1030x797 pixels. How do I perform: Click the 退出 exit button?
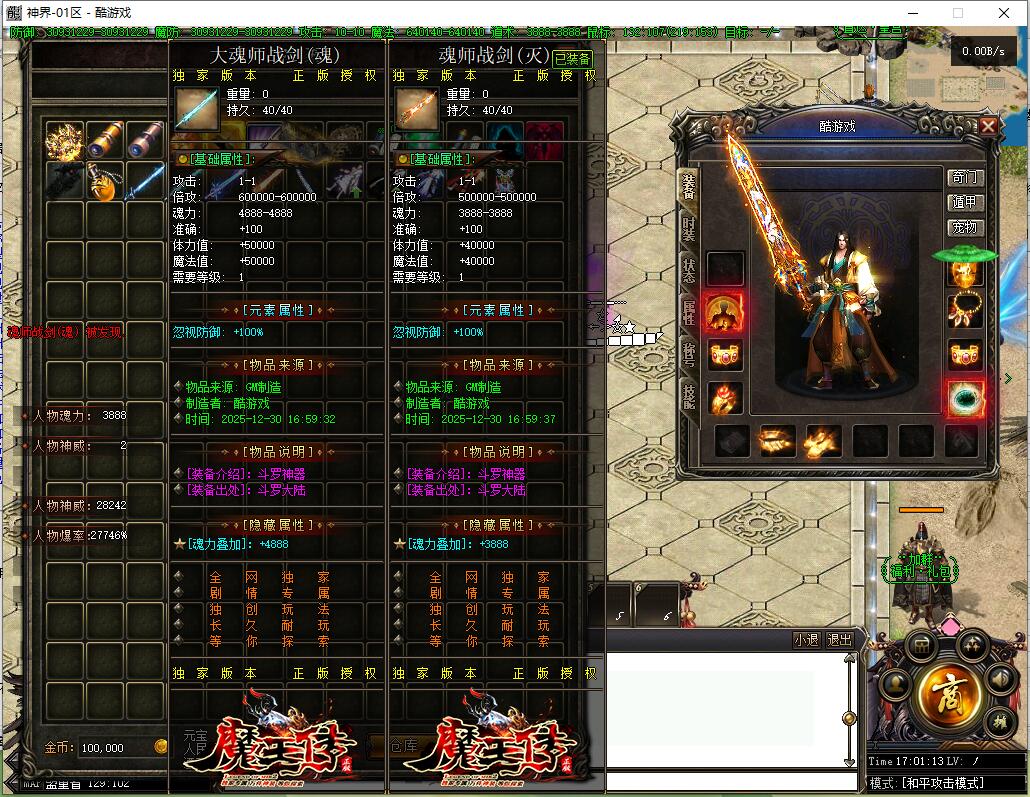[x=840, y=640]
